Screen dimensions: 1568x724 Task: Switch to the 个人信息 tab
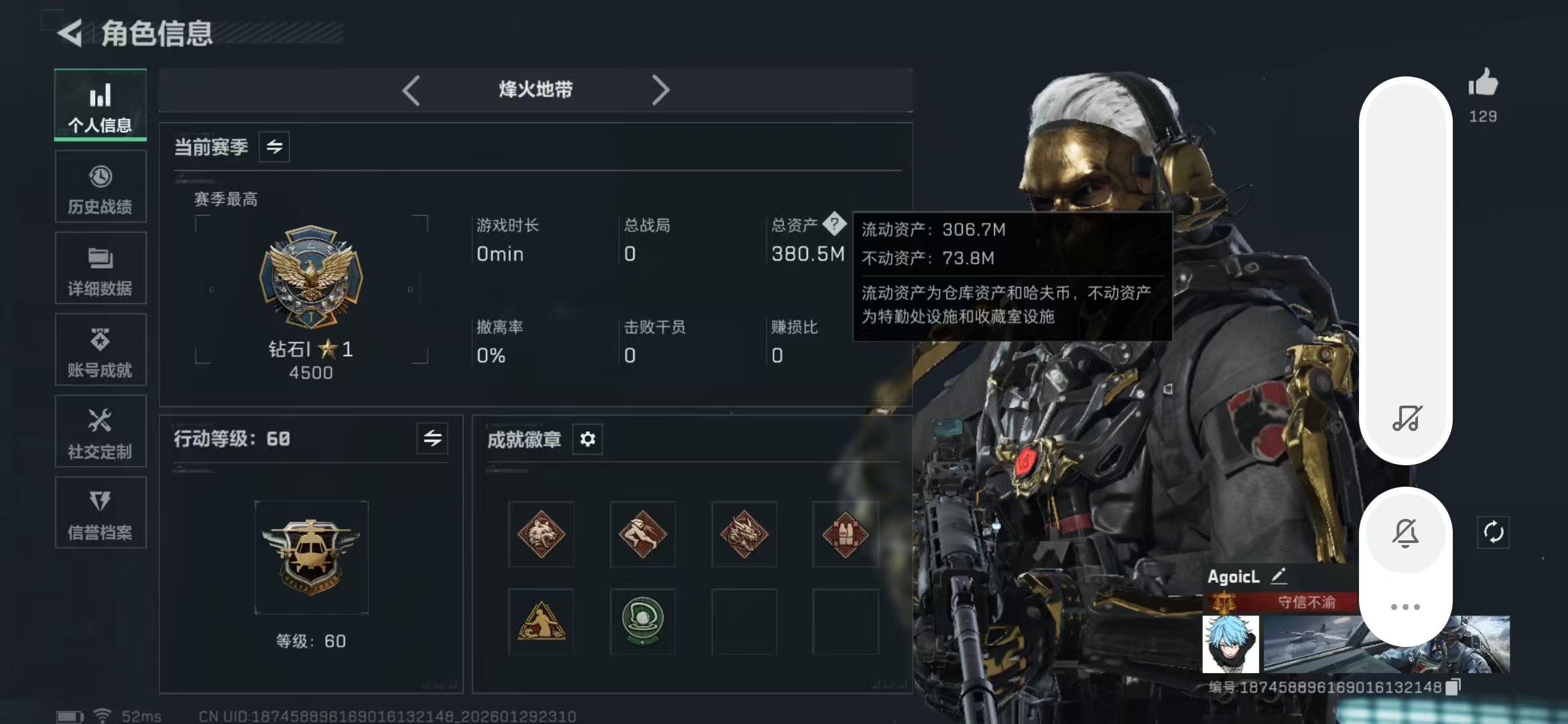[100, 105]
